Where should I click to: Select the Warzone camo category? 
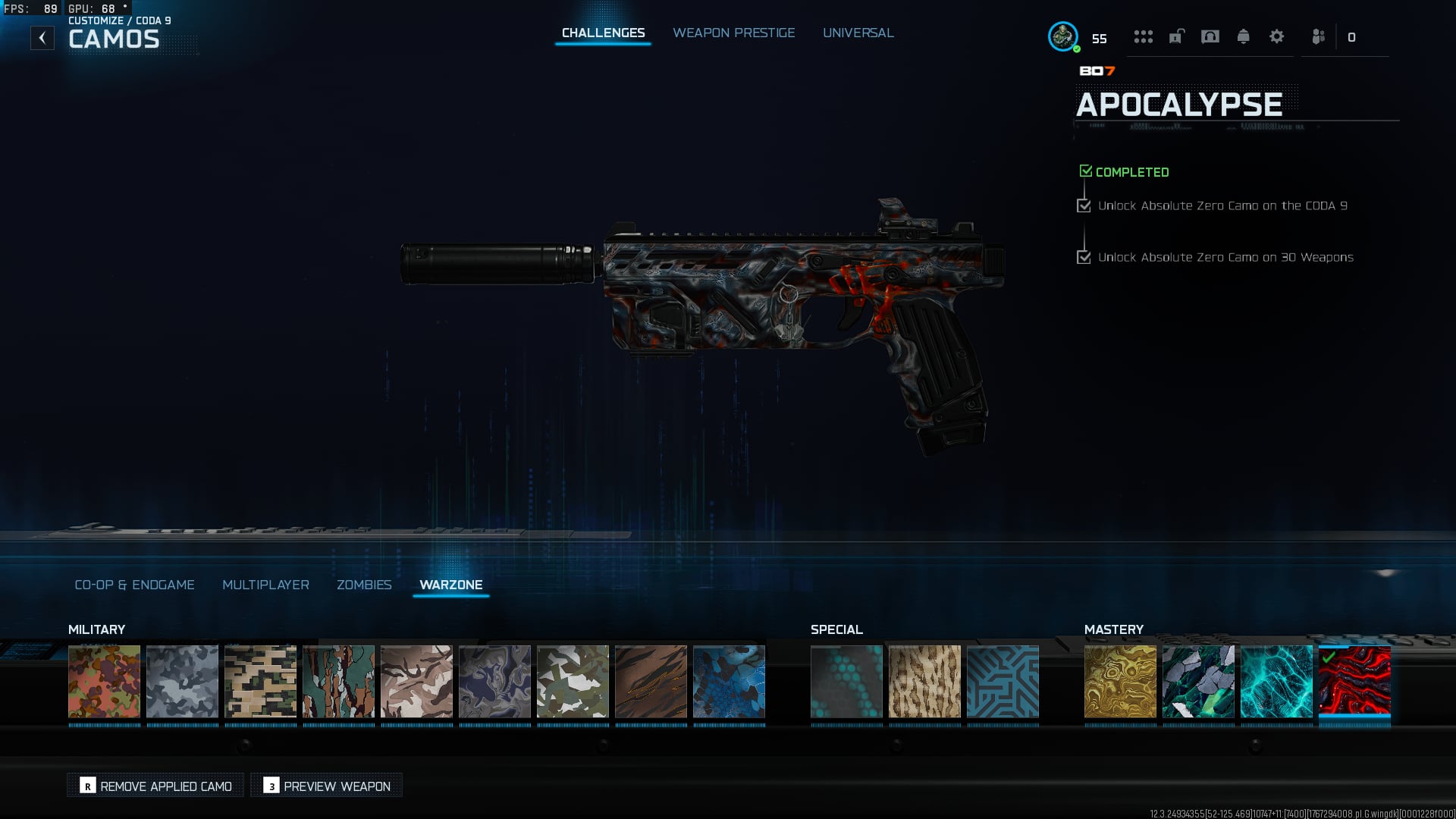(x=450, y=585)
